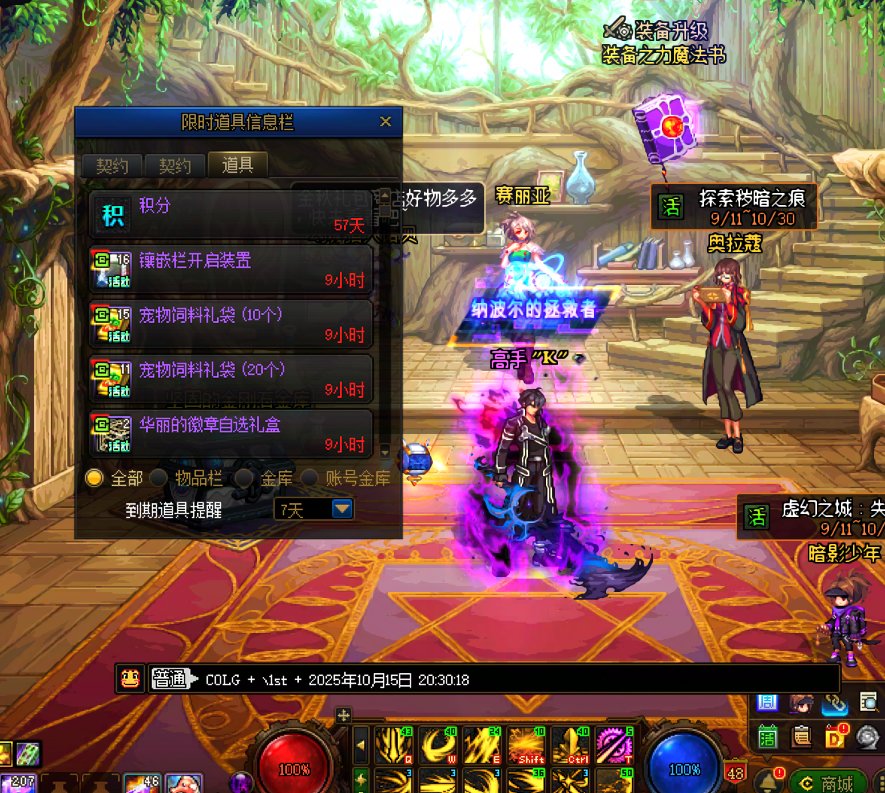Close the 限时道具信息栏 window
The width and height of the screenshot is (885, 793).
(385, 122)
